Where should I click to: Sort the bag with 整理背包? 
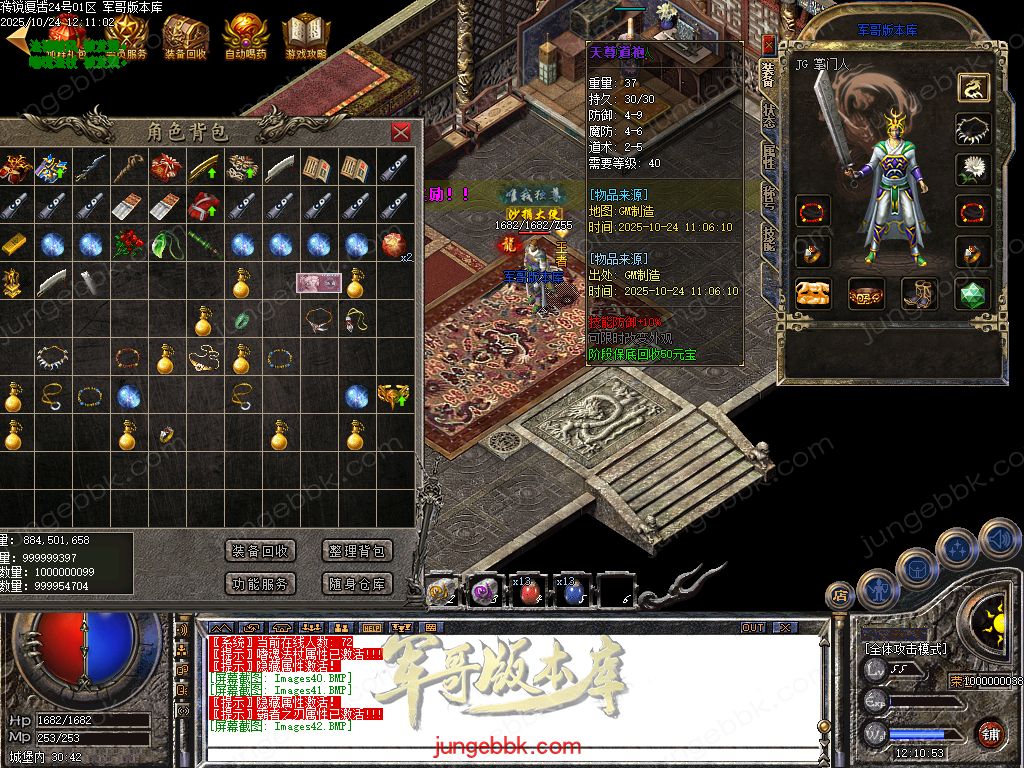(x=356, y=551)
